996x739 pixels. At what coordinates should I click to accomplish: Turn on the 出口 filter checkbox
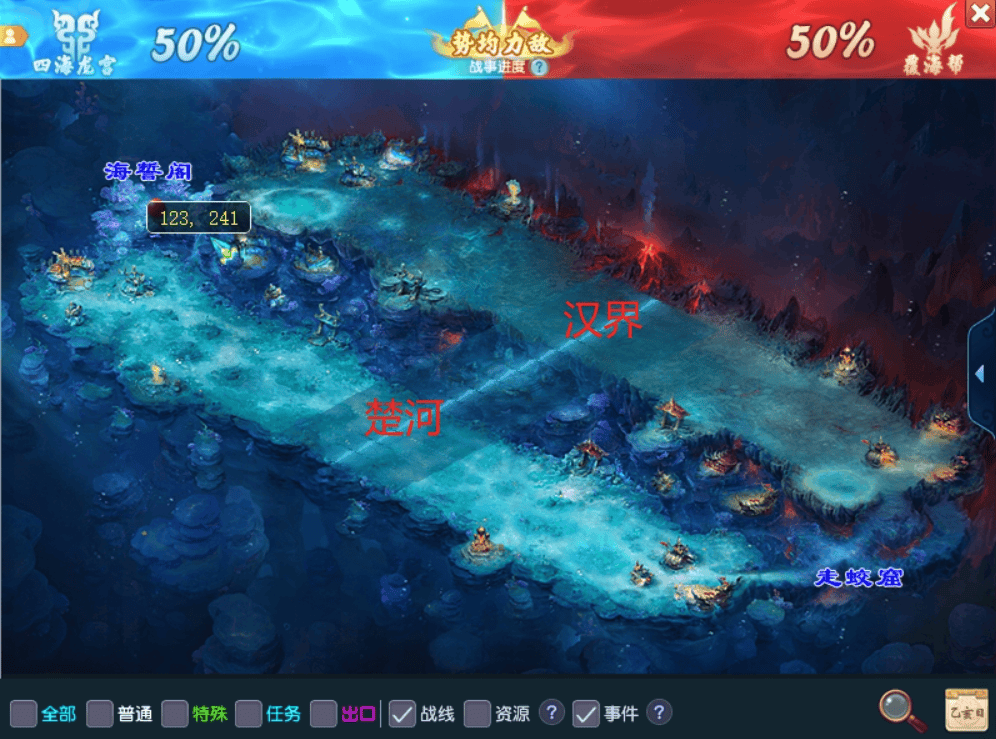pos(323,713)
